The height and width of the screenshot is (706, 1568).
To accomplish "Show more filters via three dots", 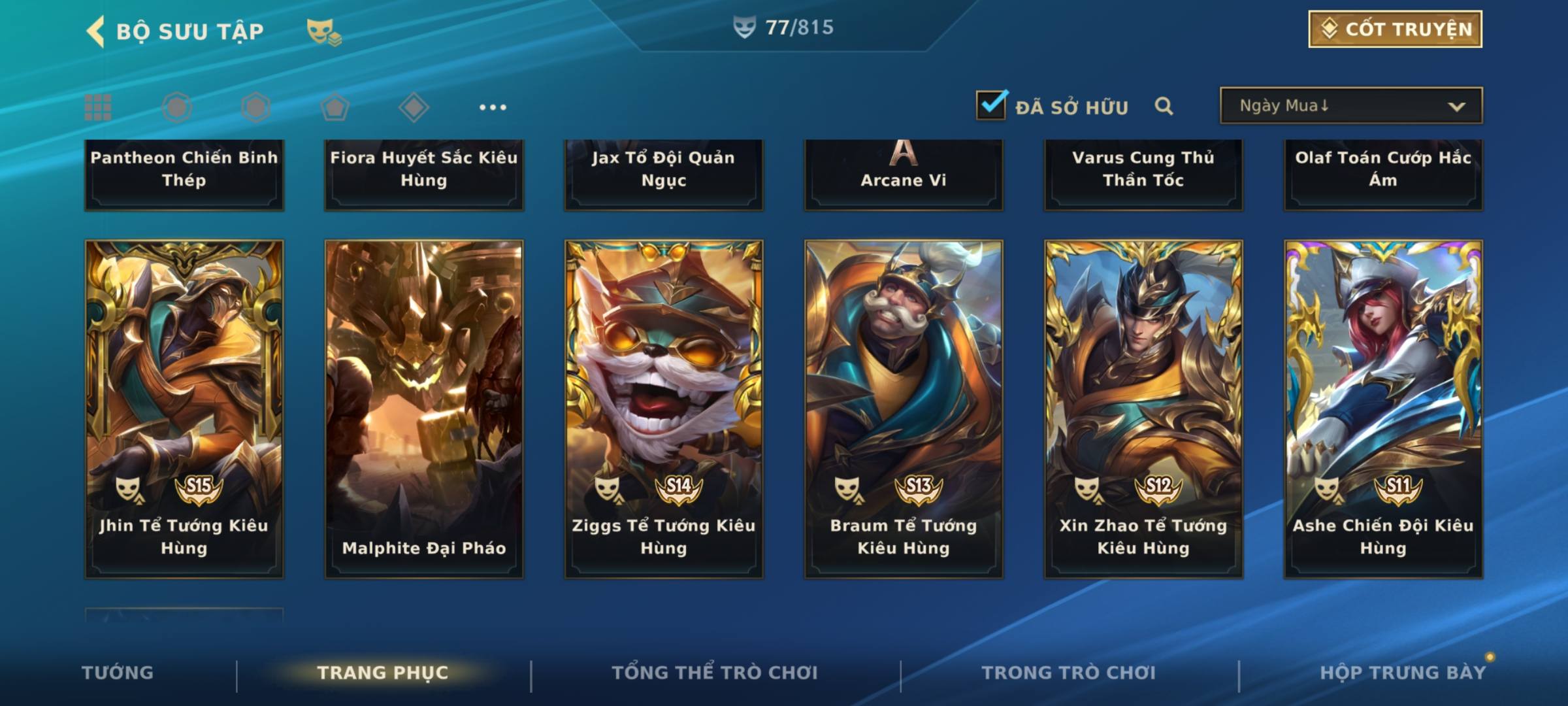I will [x=493, y=107].
